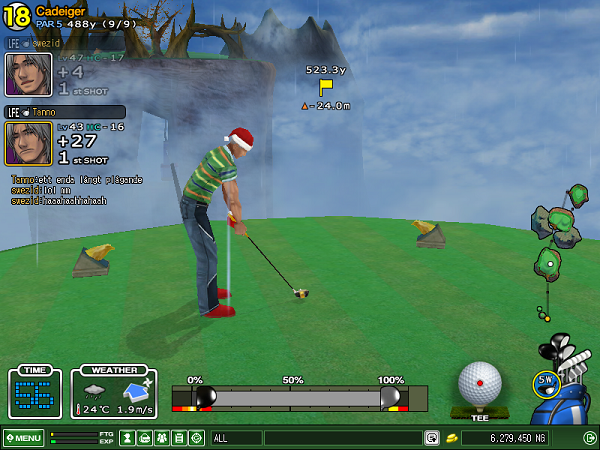600x450 pixels.
Task: Click the smiley face icon in bottom bar
Action: point(196,438)
